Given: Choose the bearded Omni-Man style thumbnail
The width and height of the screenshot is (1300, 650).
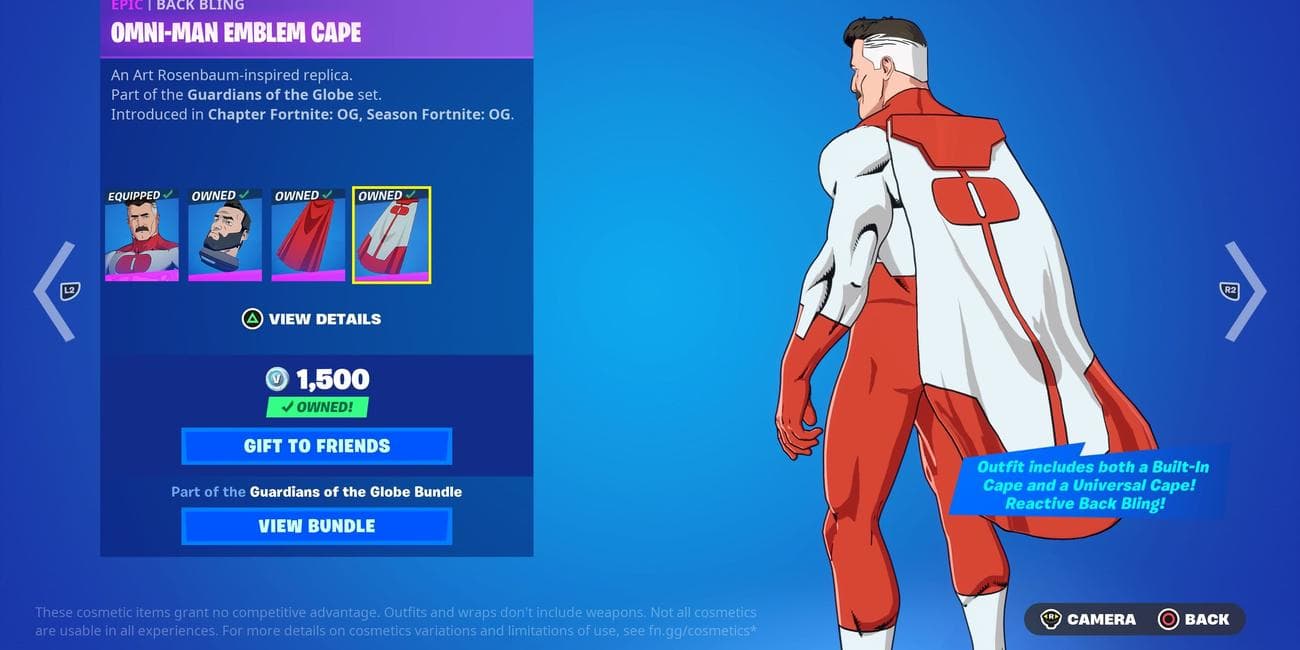Looking at the screenshot, I should 225,236.
